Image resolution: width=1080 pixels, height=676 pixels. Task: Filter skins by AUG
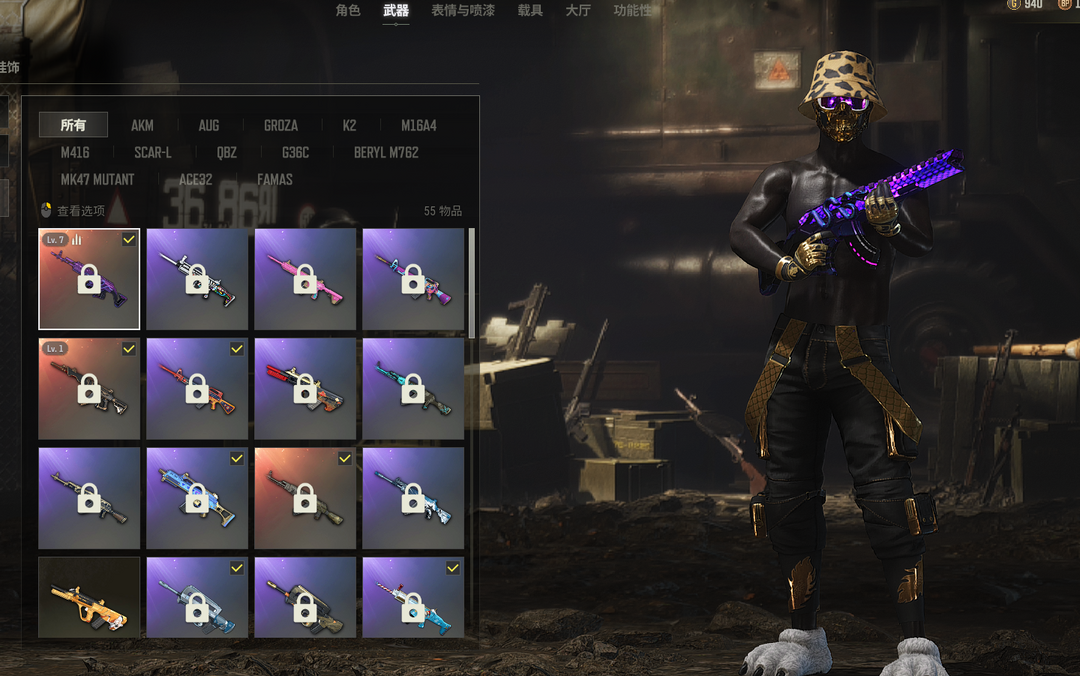[x=208, y=125]
